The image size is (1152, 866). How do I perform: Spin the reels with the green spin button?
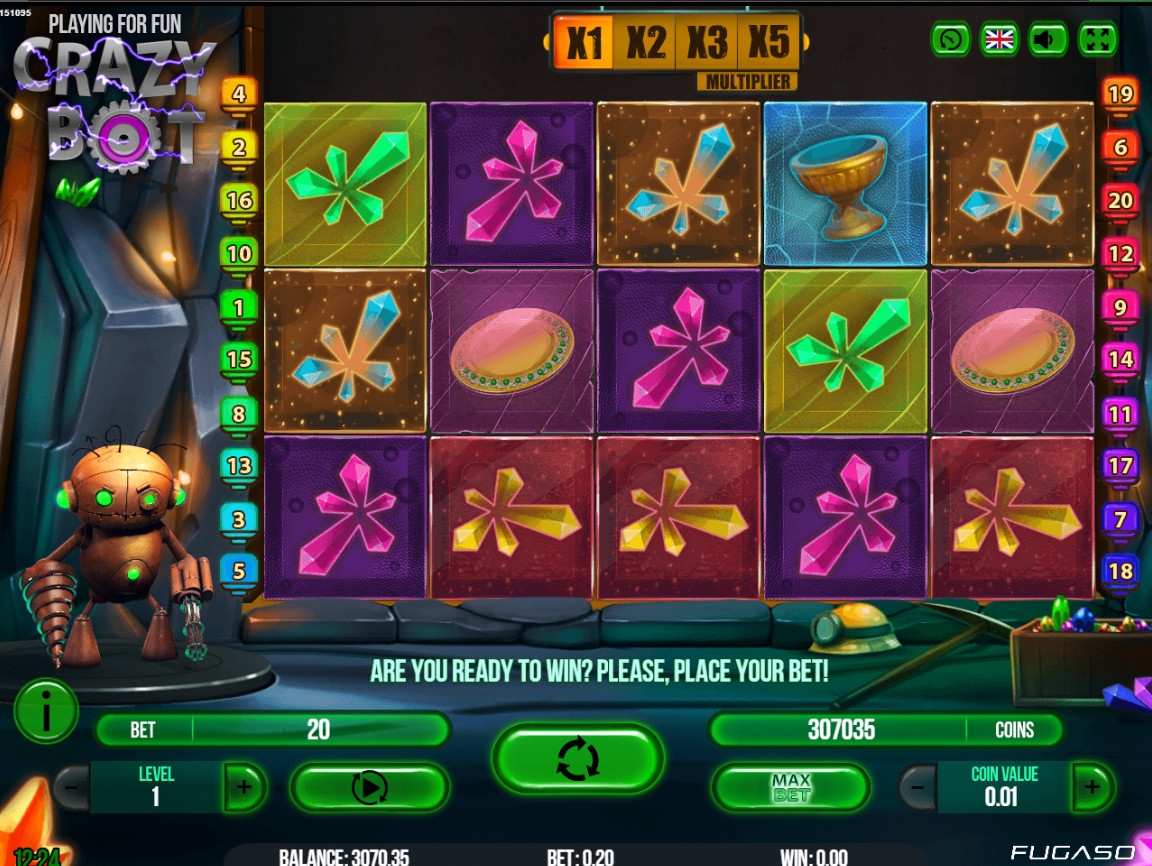coord(578,759)
